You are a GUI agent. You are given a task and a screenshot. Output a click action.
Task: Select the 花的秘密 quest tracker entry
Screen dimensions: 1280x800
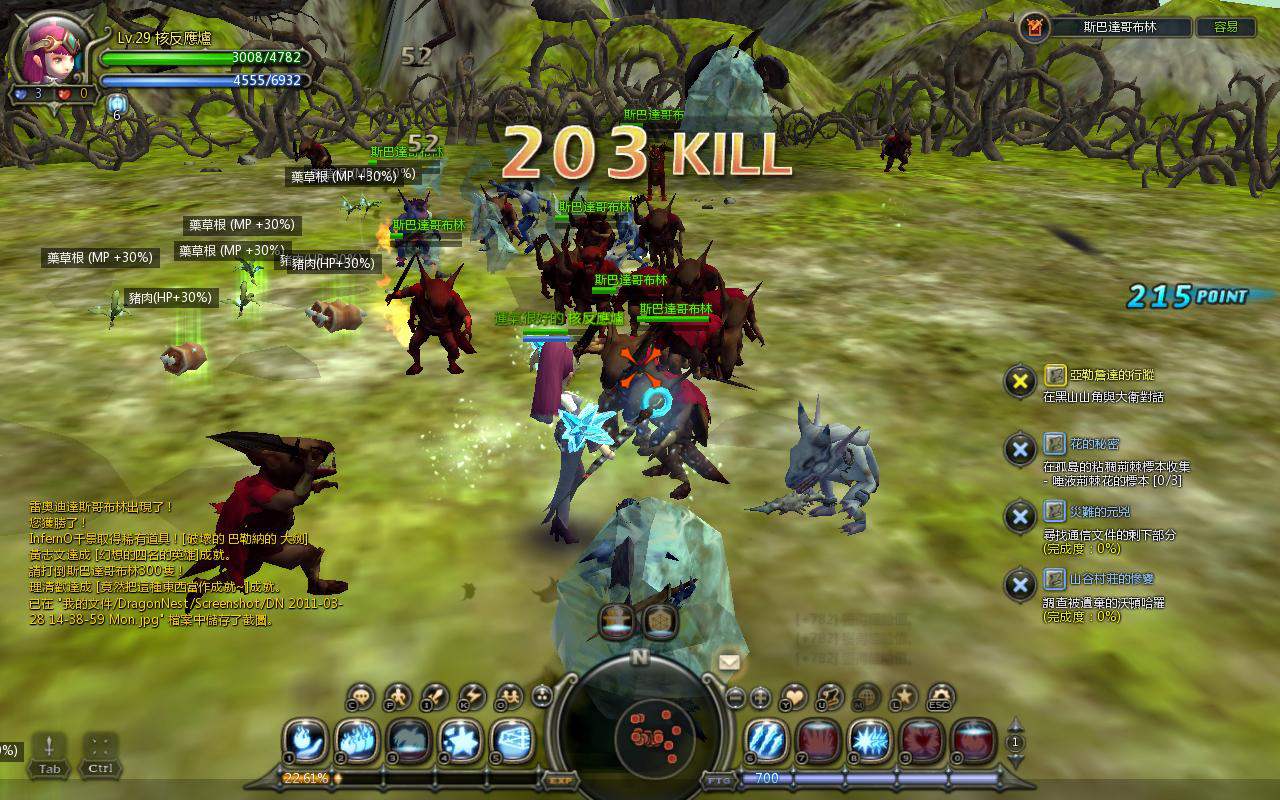1081,444
